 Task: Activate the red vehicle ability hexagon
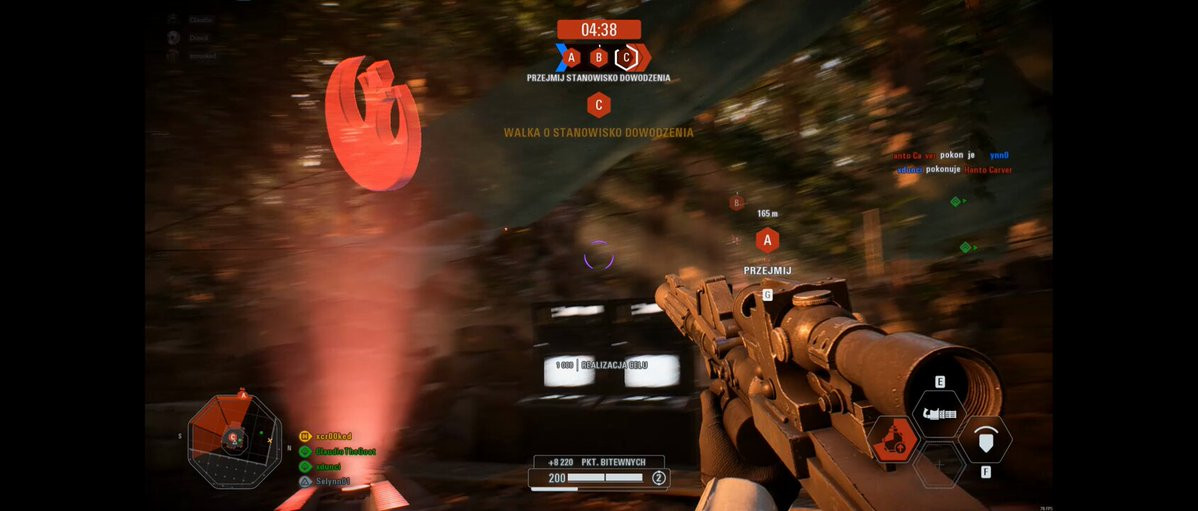(x=893, y=440)
